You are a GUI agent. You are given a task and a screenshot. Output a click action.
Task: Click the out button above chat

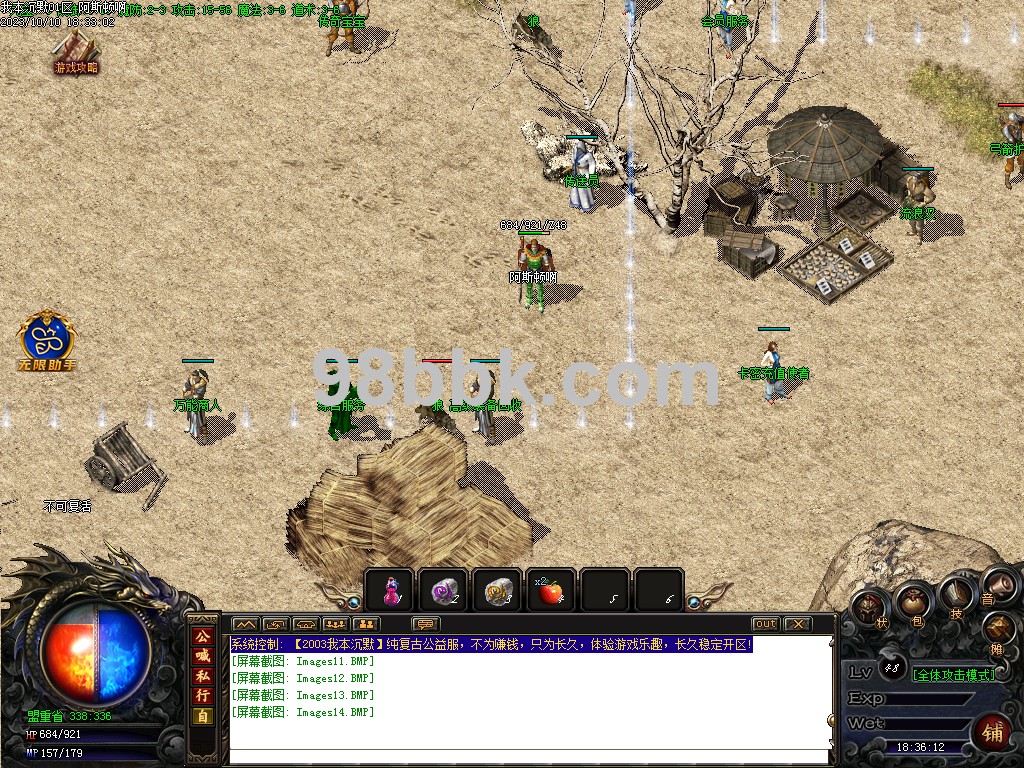point(765,624)
